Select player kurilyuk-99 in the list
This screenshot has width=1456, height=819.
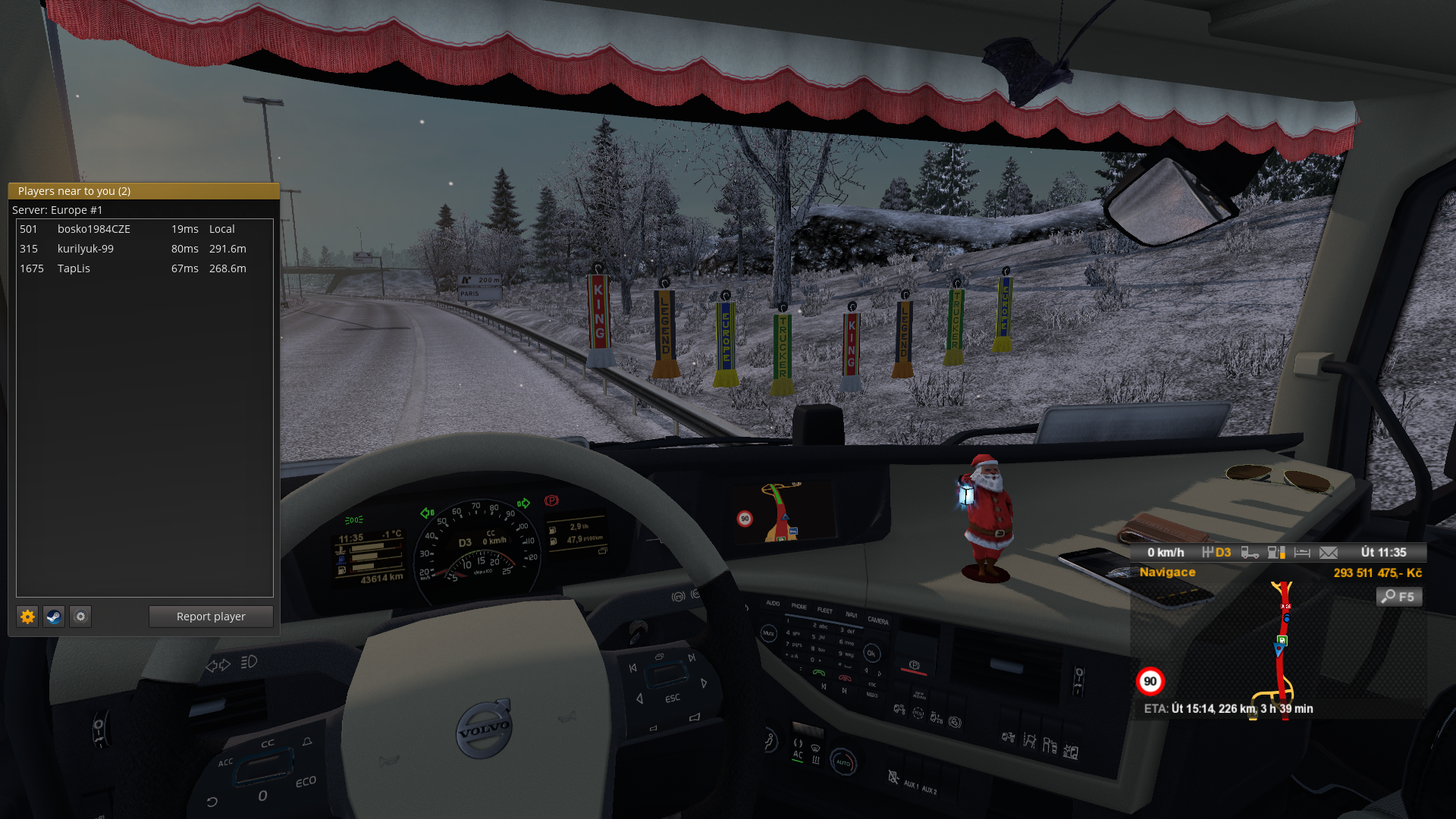click(86, 249)
